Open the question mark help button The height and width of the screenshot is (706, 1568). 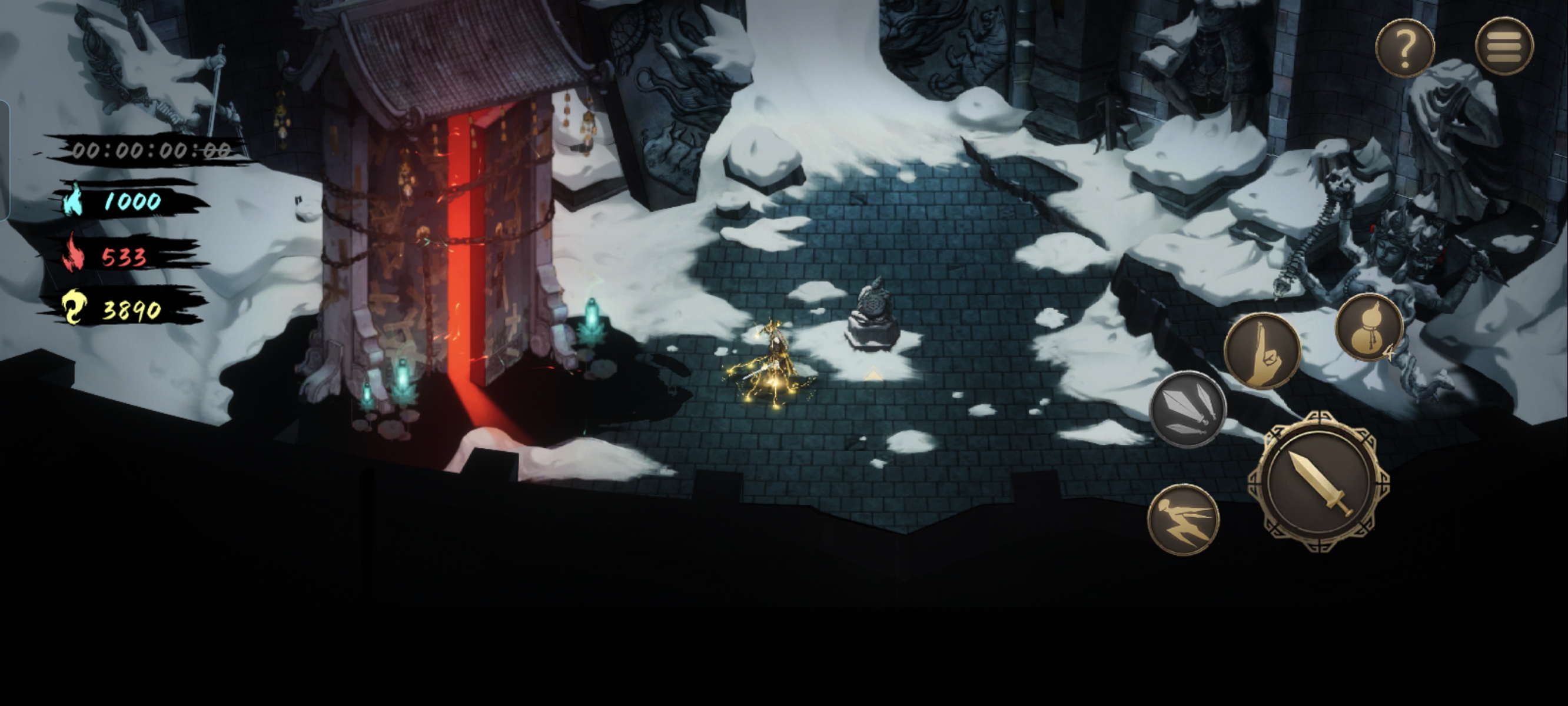click(x=1404, y=48)
